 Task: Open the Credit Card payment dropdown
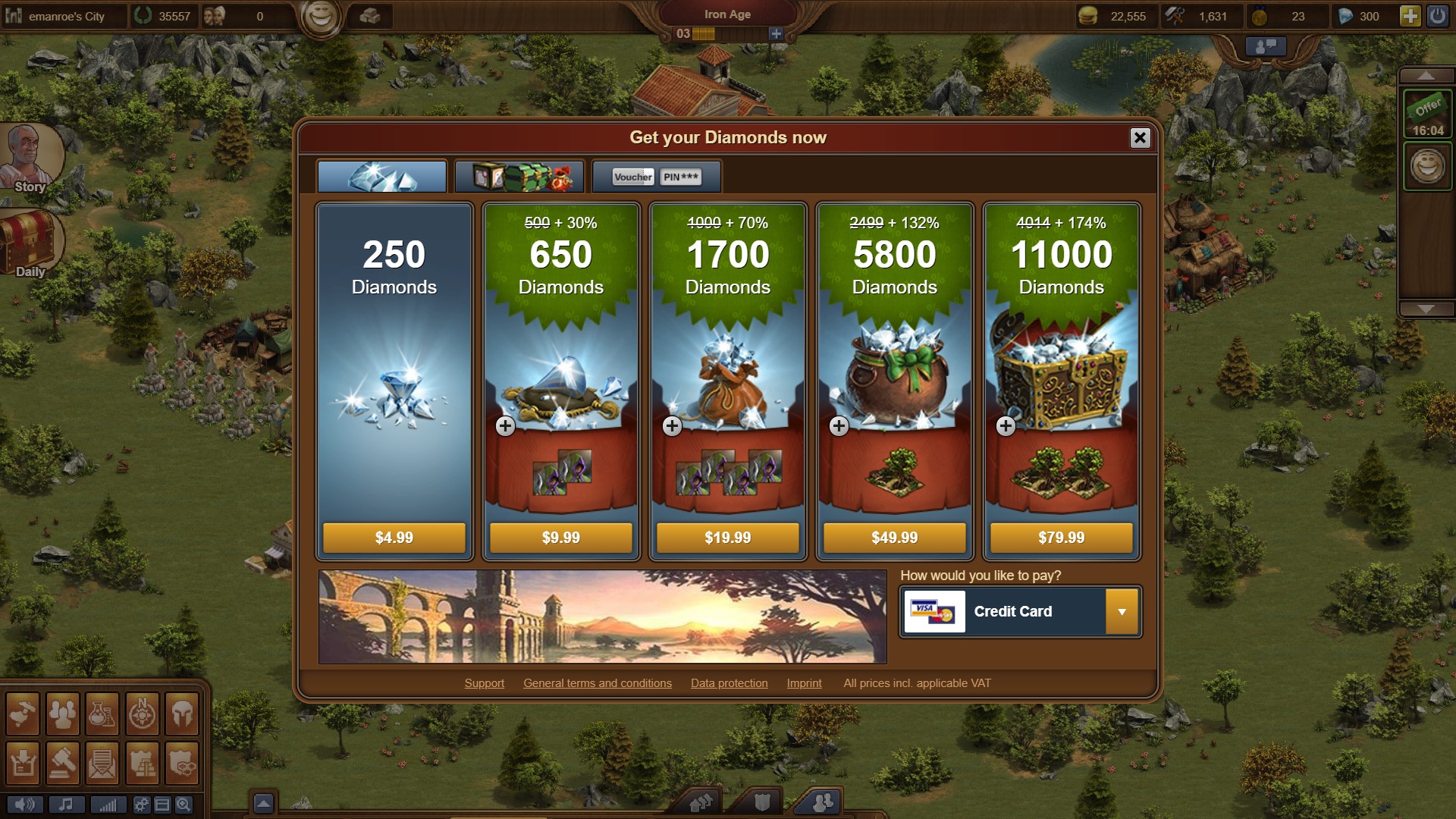click(x=1122, y=611)
